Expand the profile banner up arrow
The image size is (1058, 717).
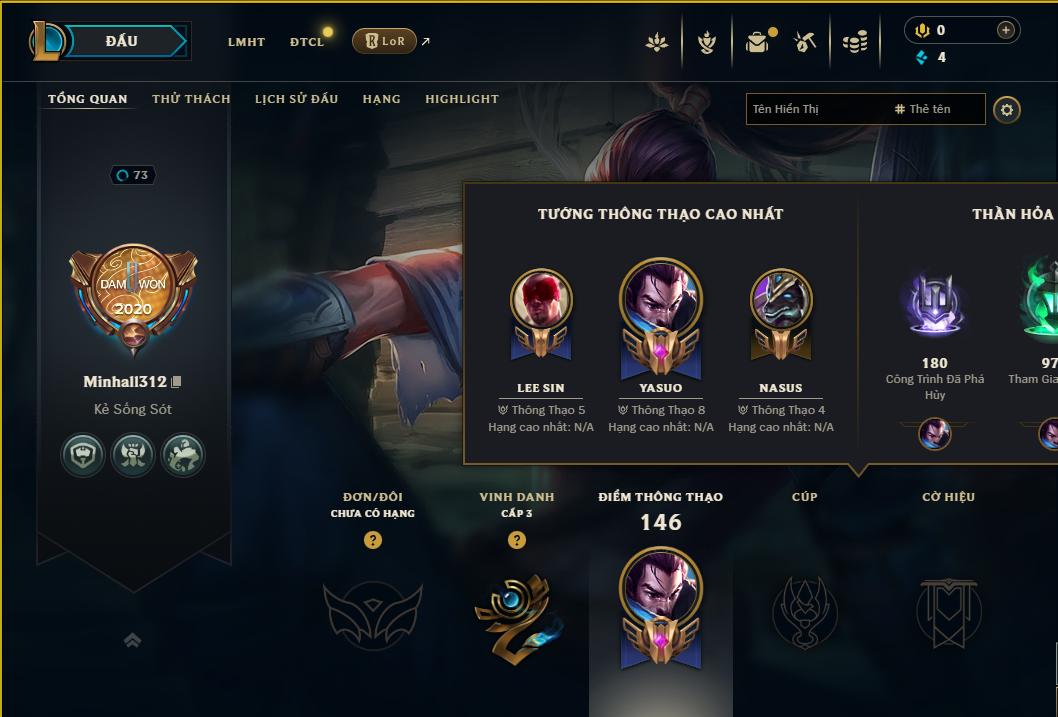[x=132, y=640]
